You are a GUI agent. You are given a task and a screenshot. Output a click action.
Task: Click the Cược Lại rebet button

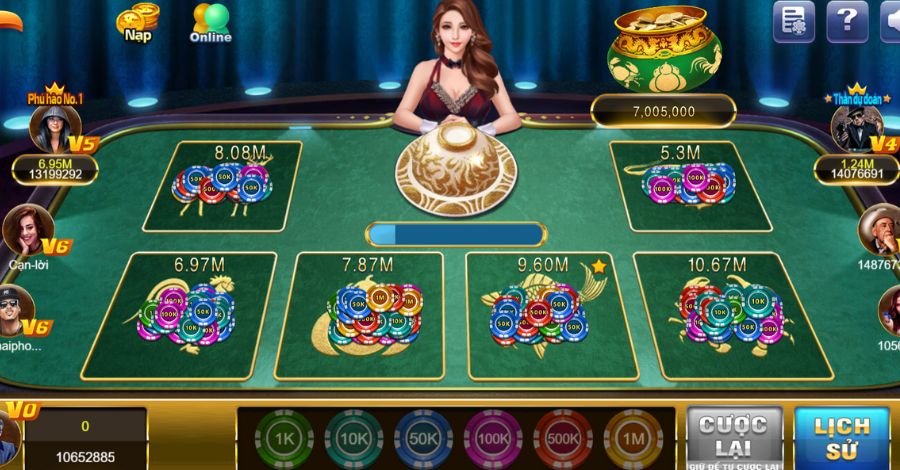pyautogui.click(x=734, y=436)
